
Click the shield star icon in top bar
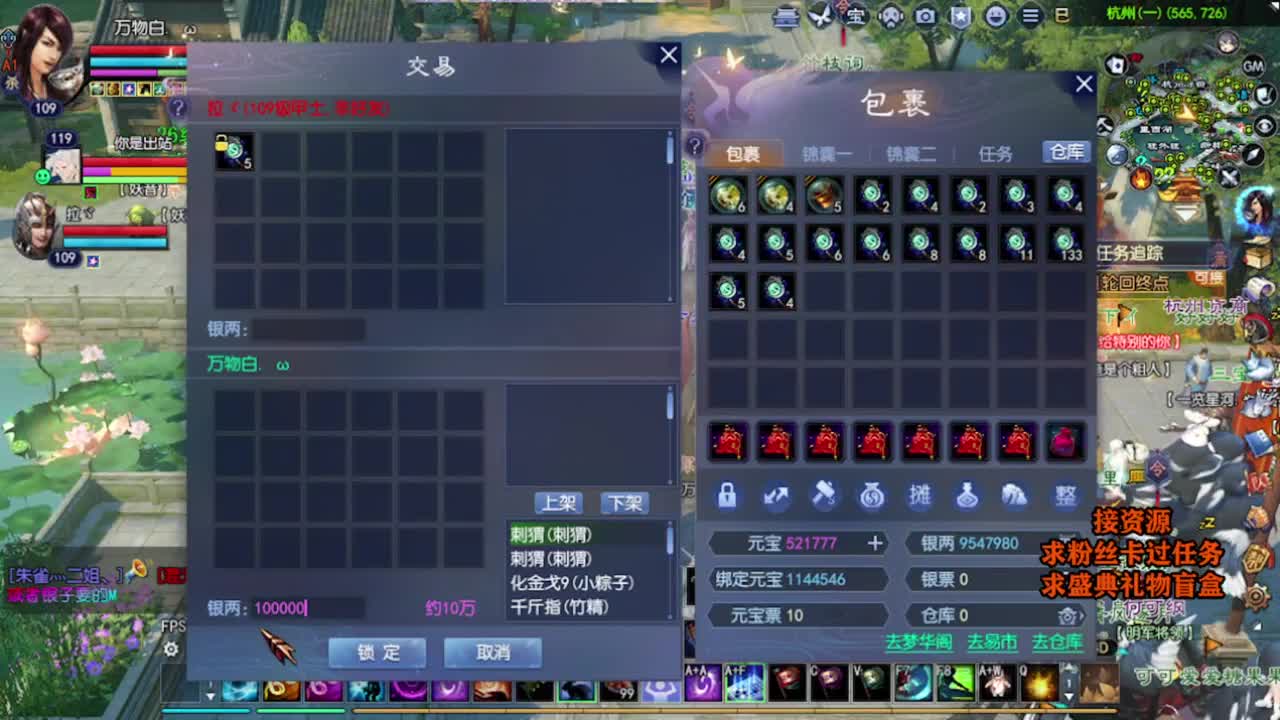960,17
